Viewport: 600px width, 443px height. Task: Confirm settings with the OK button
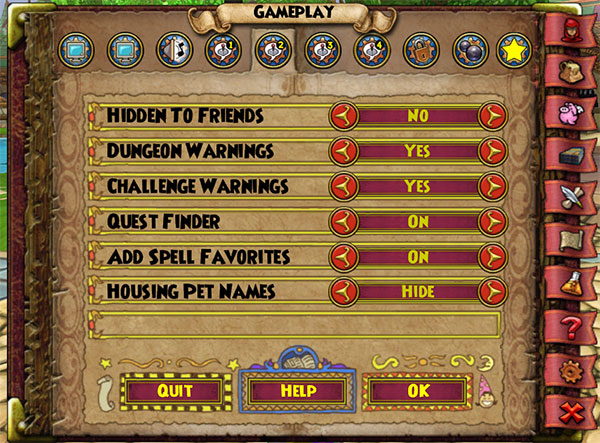click(417, 390)
